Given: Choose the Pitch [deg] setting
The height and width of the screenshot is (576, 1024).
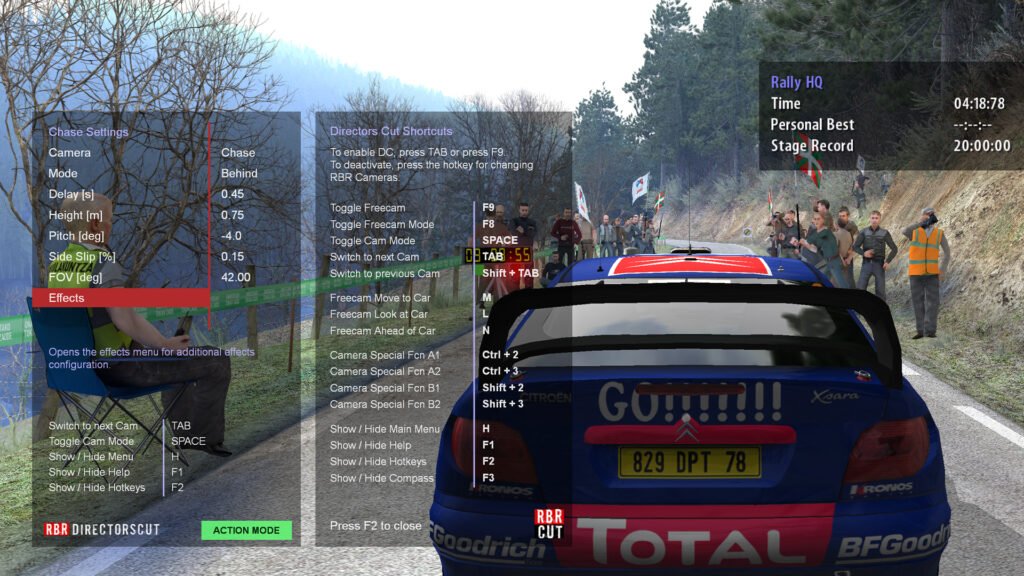Looking at the screenshot, I should pos(120,236).
